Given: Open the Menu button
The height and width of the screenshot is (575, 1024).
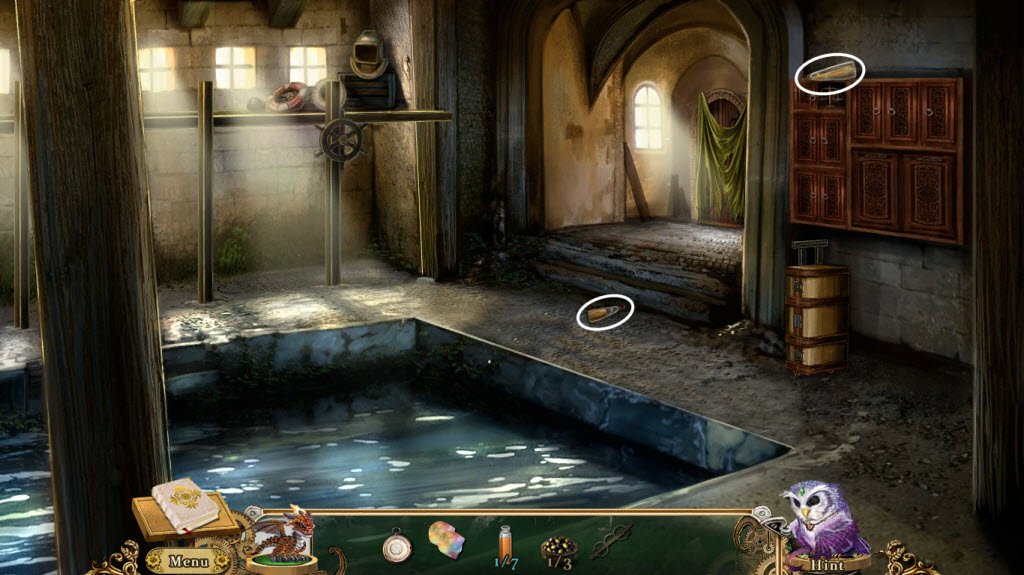Looking at the screenshot, I should (x=187, y=561).
